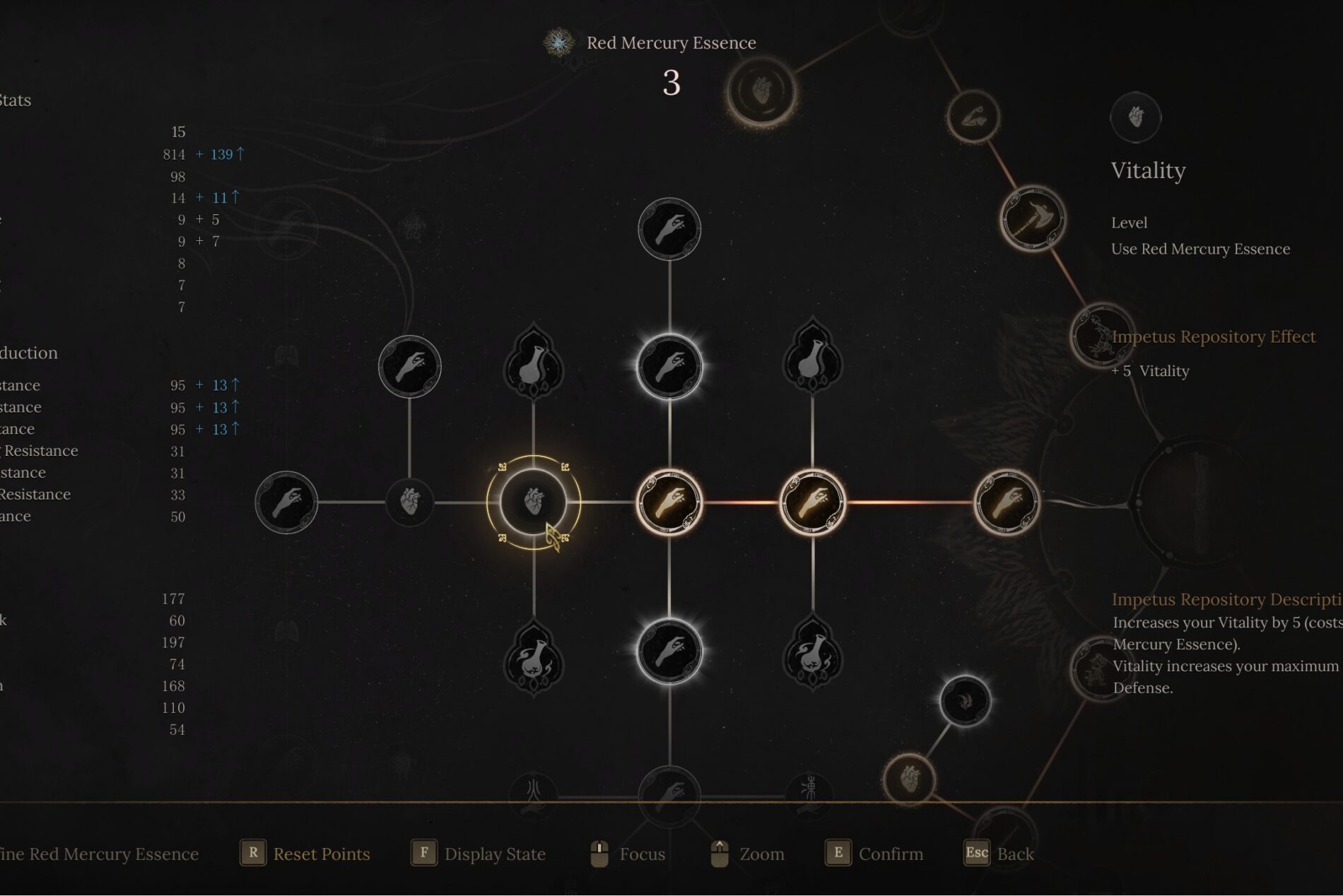1343x896 pixels.
Task: Go back from the skill tree
Action: (x=999, y=854)
